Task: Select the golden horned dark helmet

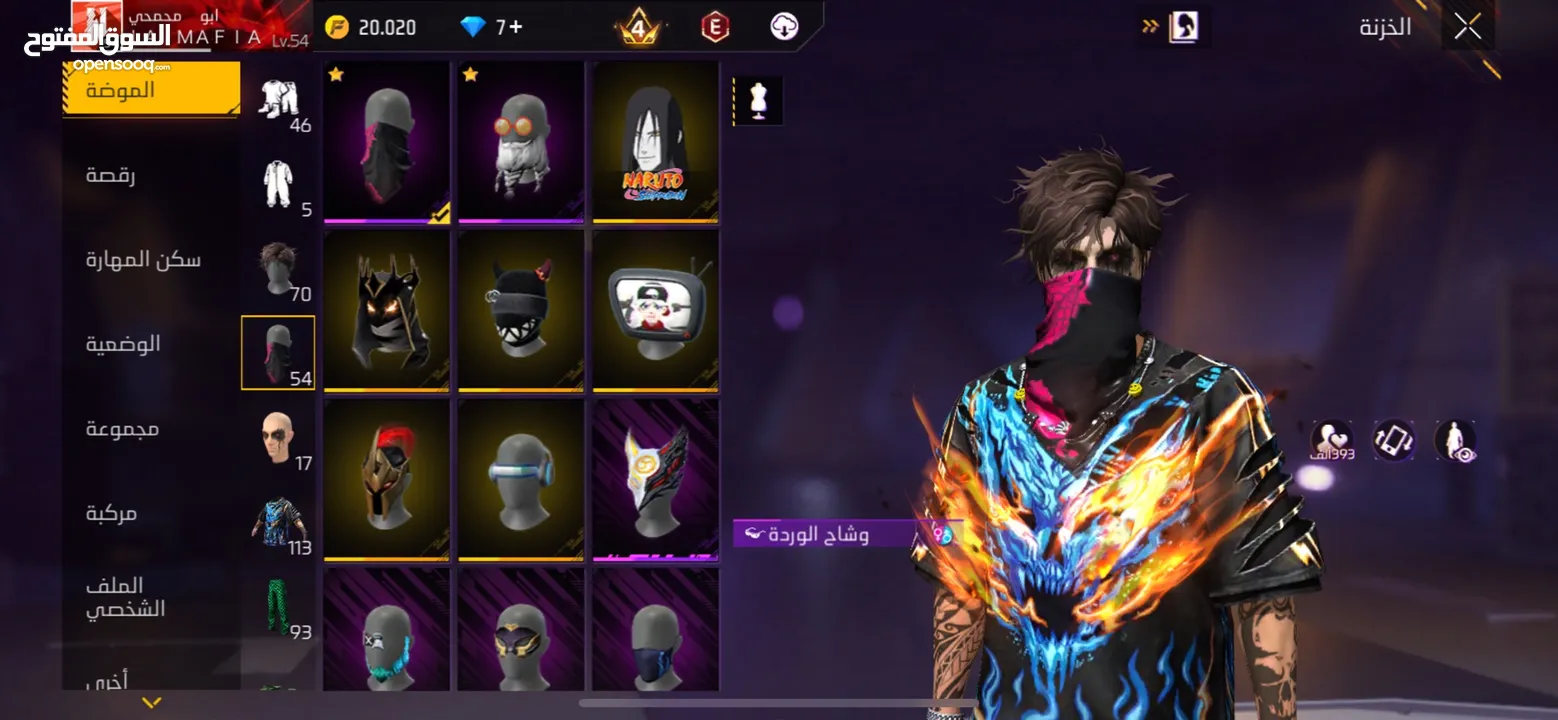Action: (387, 310)
